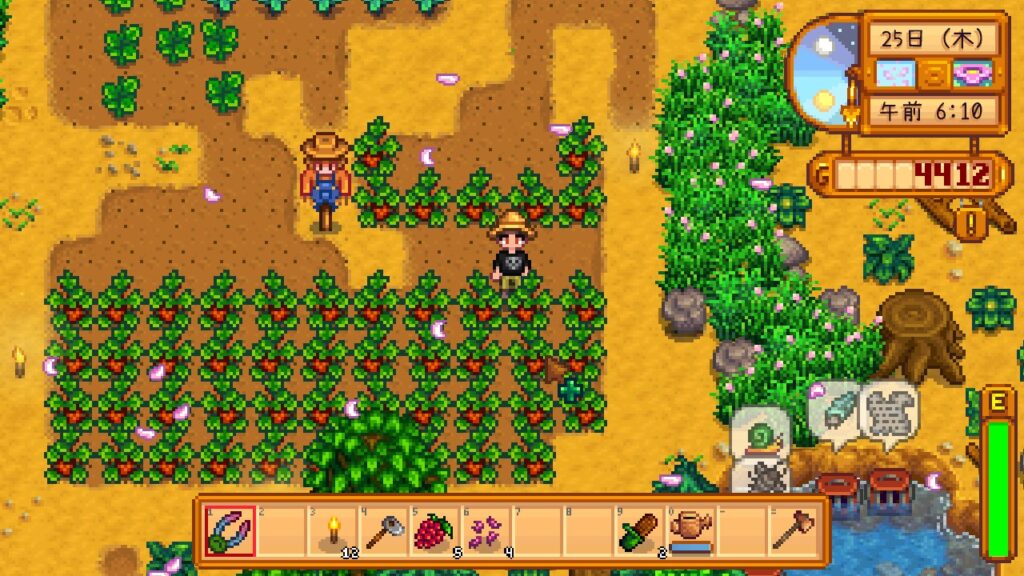Select the slingshot in hotbar slot 1
The width and height of the screenshot is (1024, 576).
pos(229,531)
